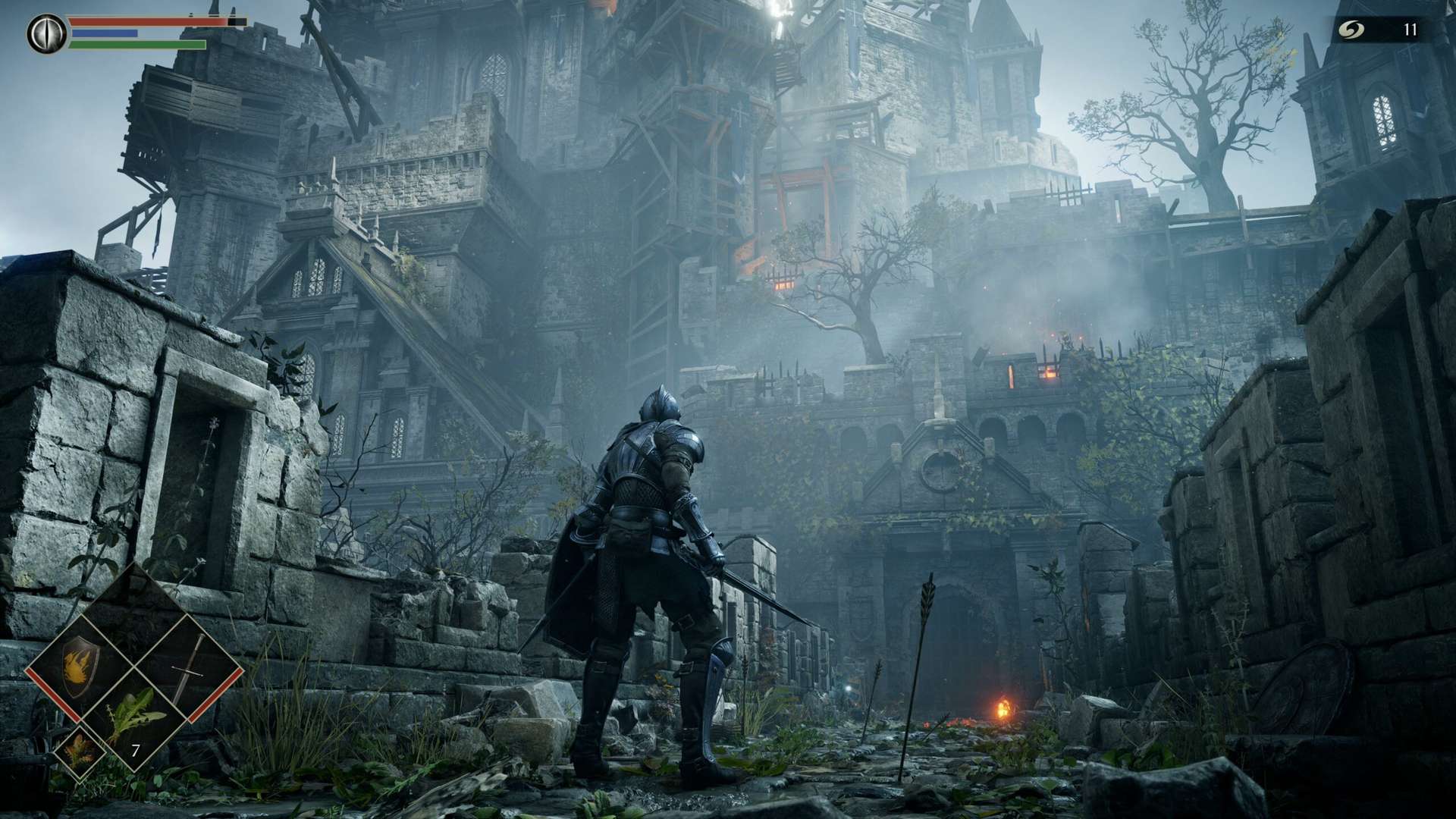Click the item quantity number 7

coord(135,748)
